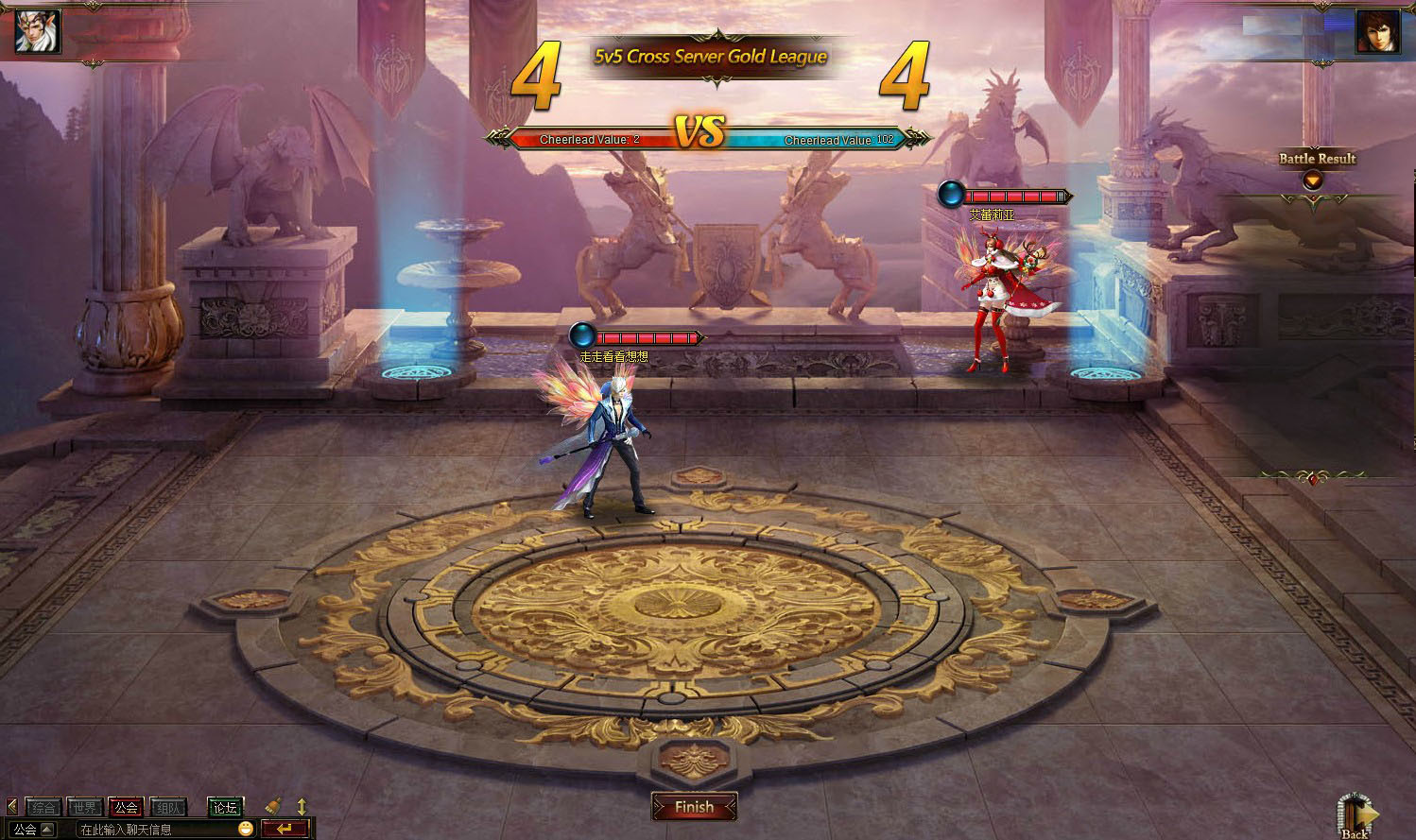Send chat with the enter-arrow button
Screen dimensions: 1416x840
click(285, 829)
